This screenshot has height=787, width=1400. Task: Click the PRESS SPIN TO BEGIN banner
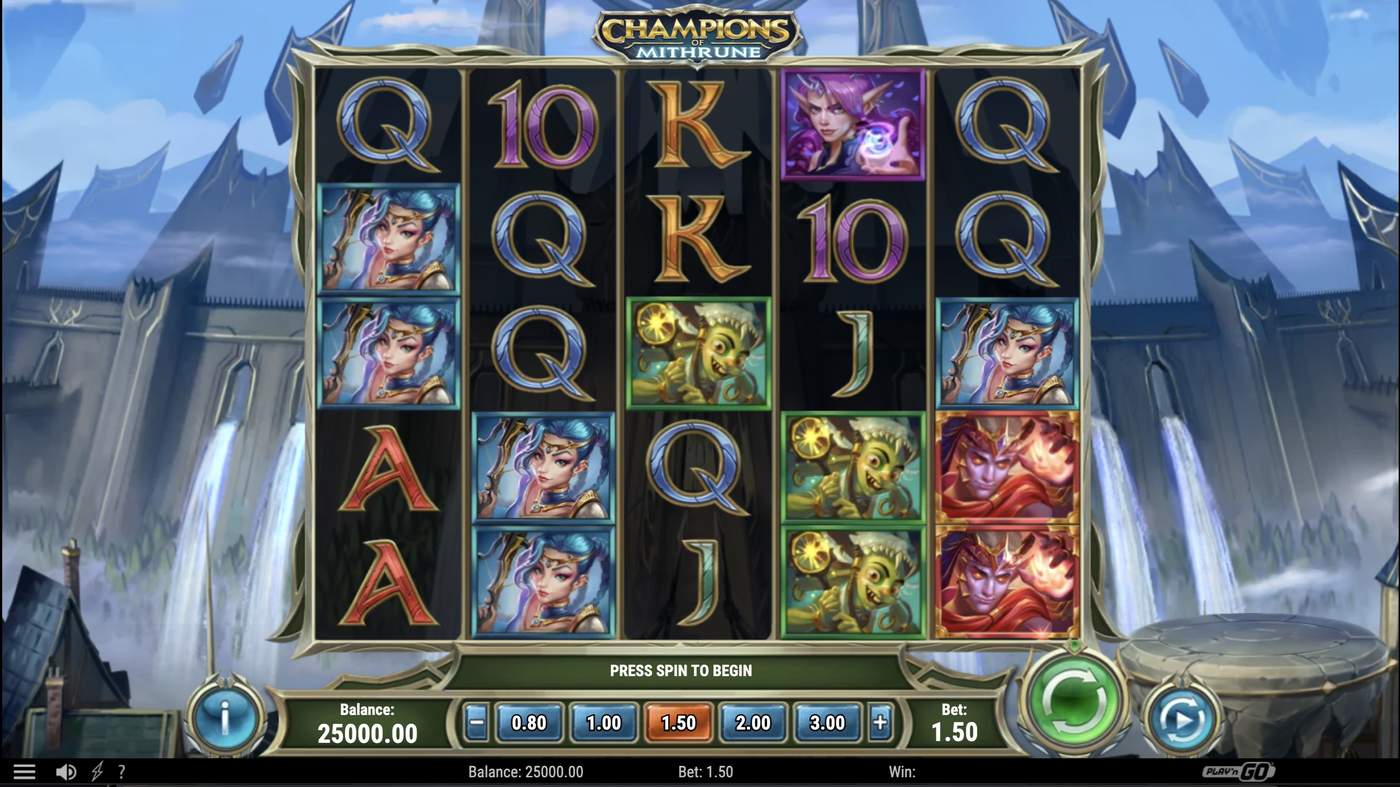point(681,670)
